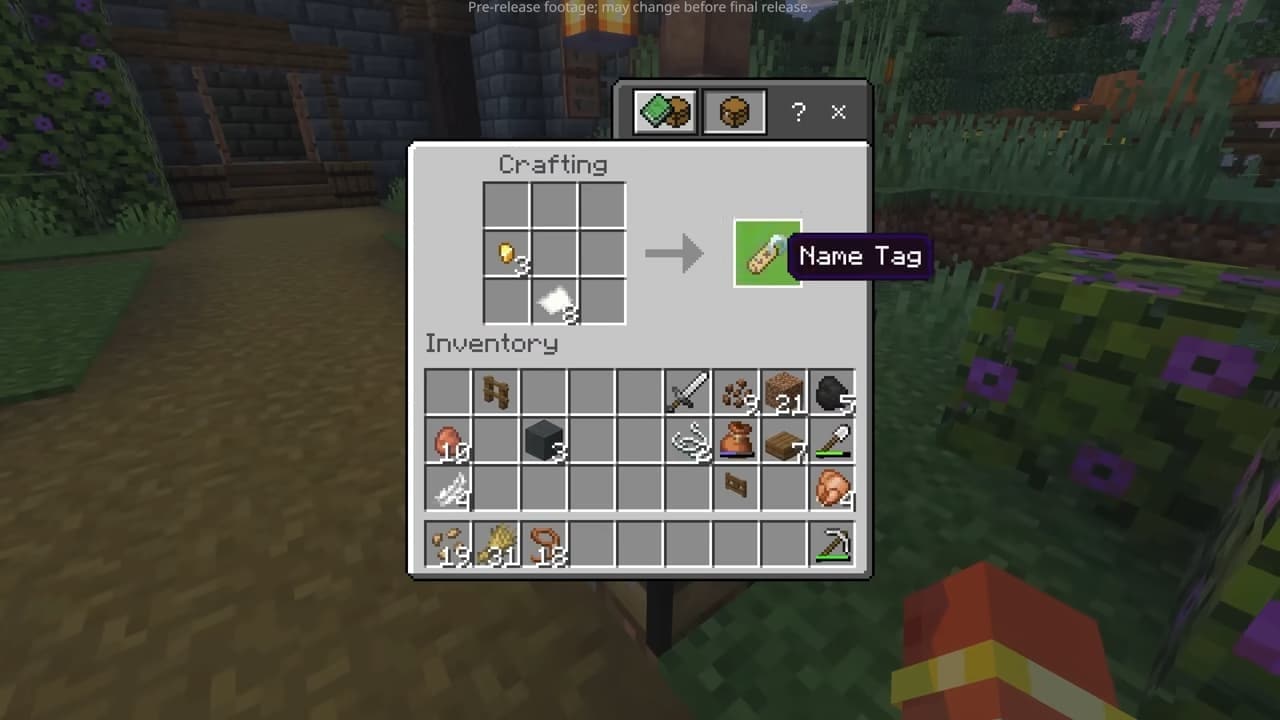
Task: Open the question mark help button
Action: click(798, 112)
